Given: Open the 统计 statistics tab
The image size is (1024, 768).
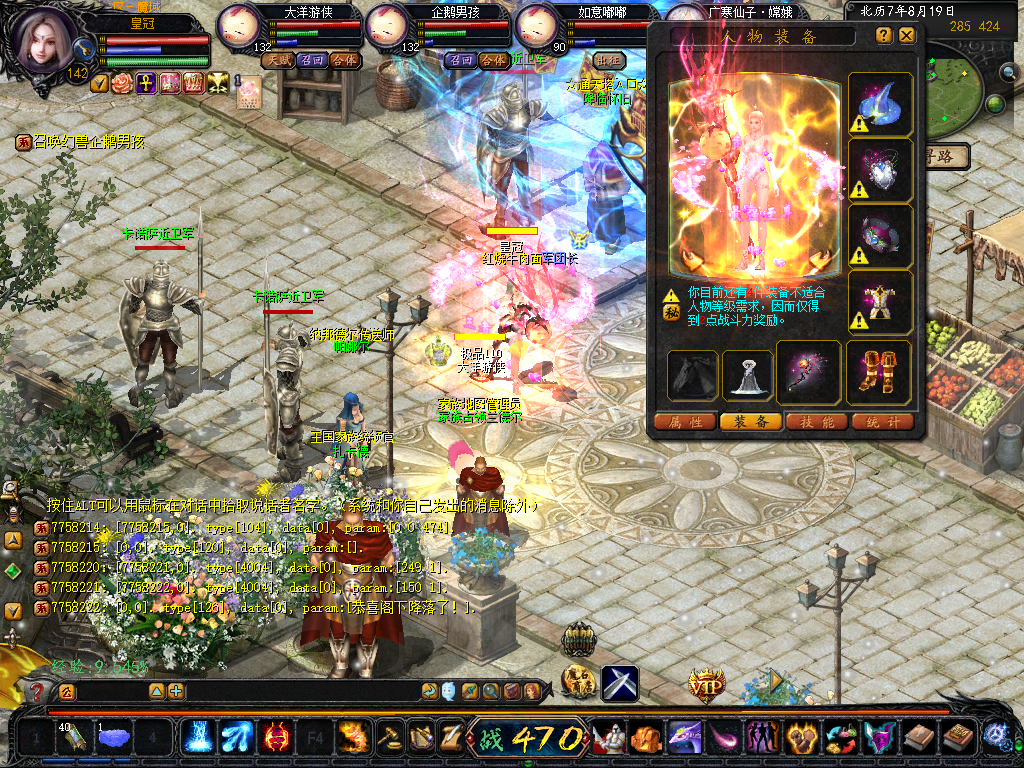Looking at the screenshot, I should point(882,422).
